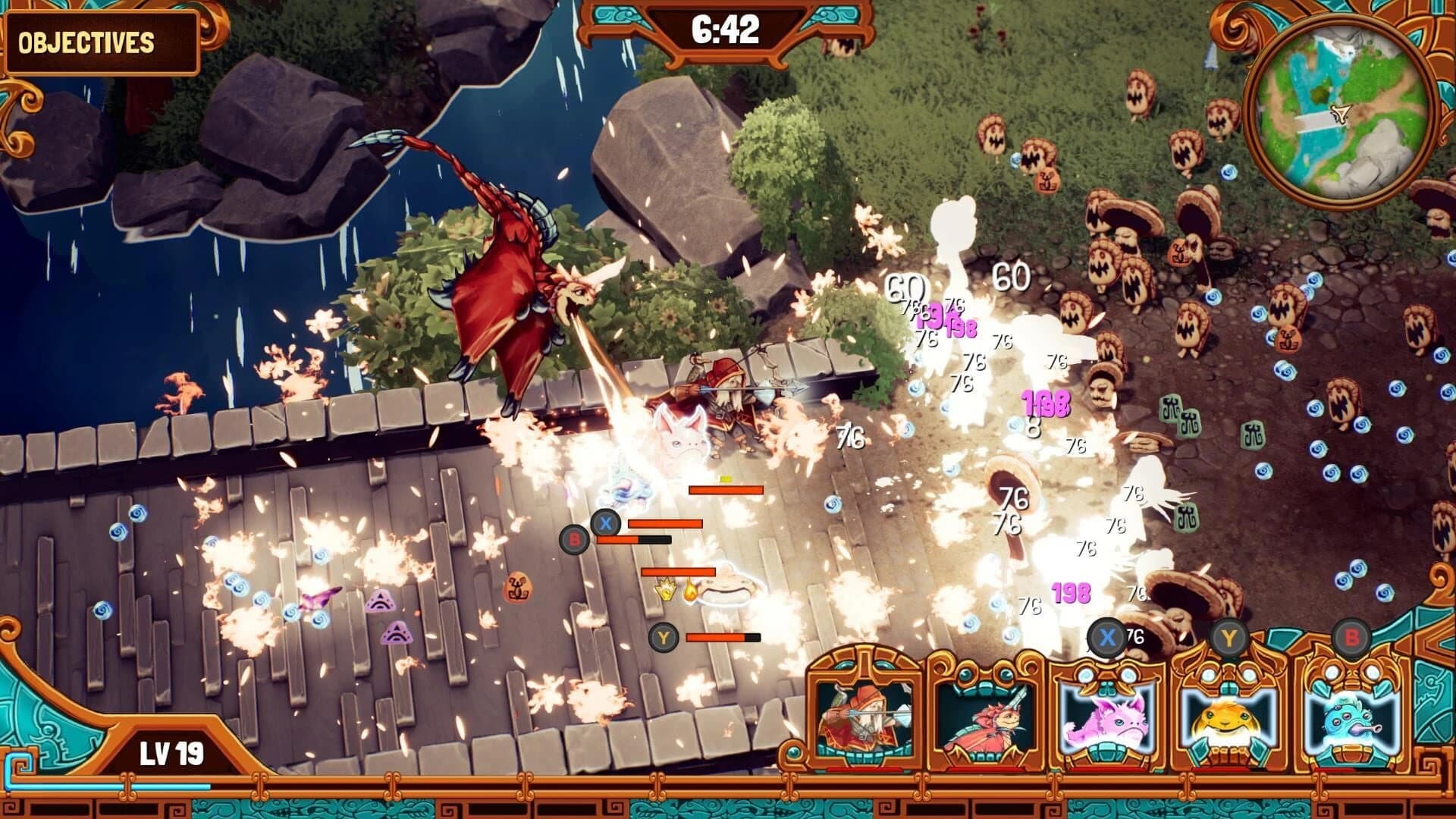Open the LV 19 level badge
1456x819 pixels.
(171, 751)
